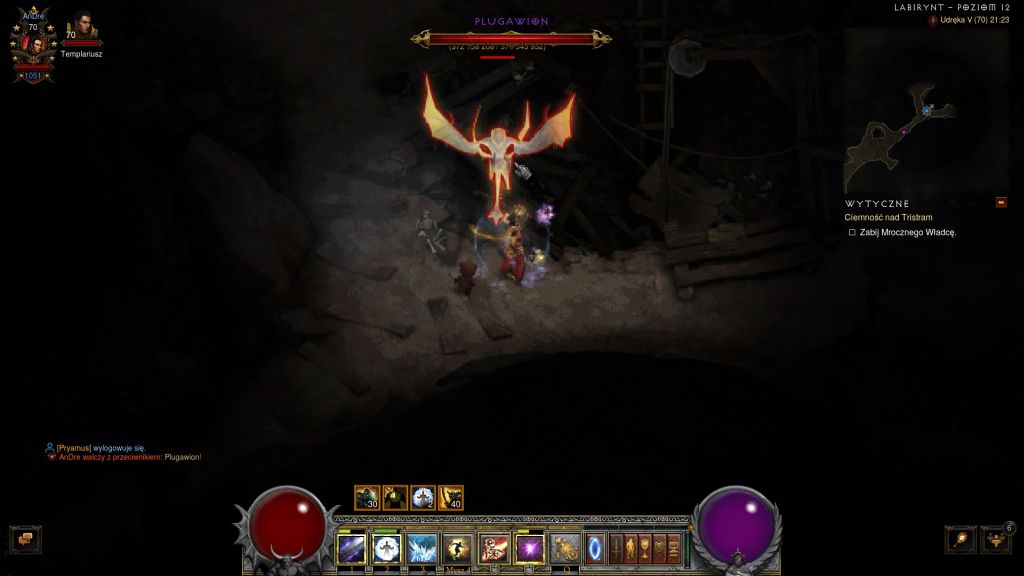Image resolution: width=1024 pixels, height=576 pixels.
Task: Select the Ciemność nad Tristram quest
Action: [x=887, y=217]
